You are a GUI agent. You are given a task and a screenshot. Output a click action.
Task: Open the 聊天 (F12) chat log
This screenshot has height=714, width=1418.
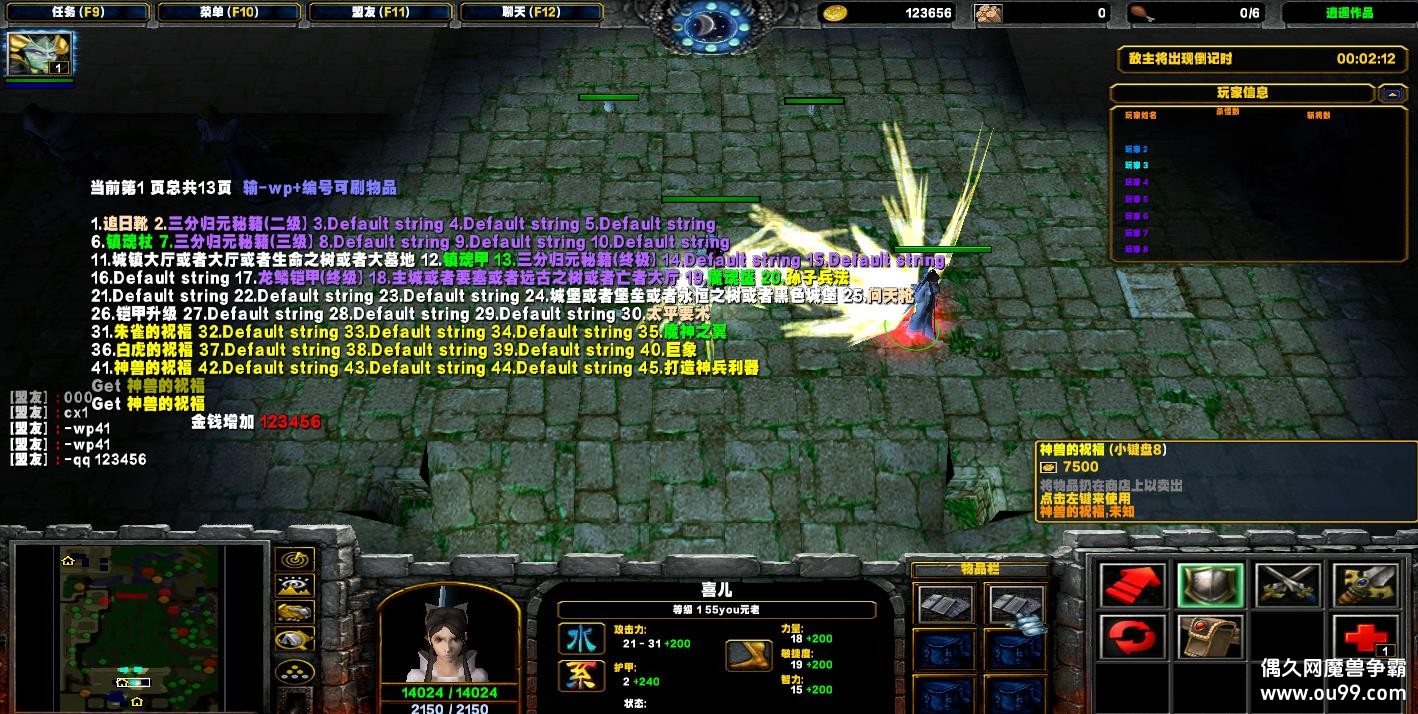click(x=534, y=12)
